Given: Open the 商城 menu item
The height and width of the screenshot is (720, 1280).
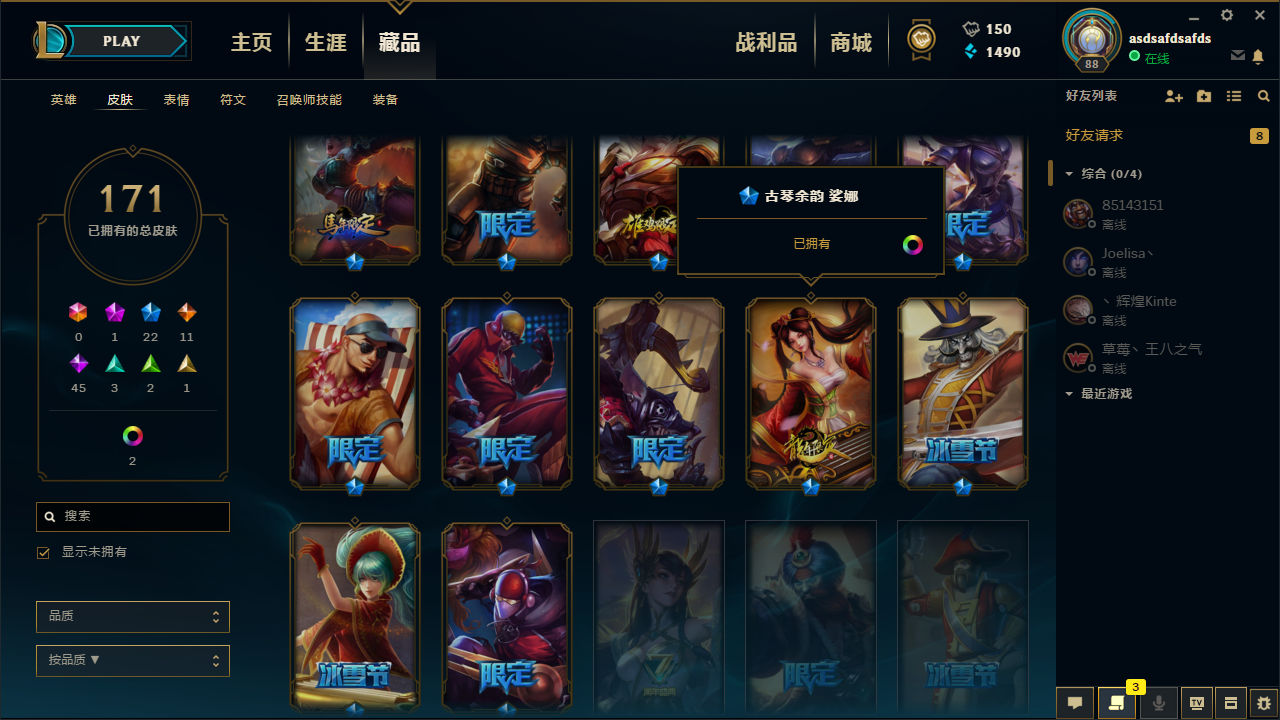Looking at the screenshot, I should [851, 41].
